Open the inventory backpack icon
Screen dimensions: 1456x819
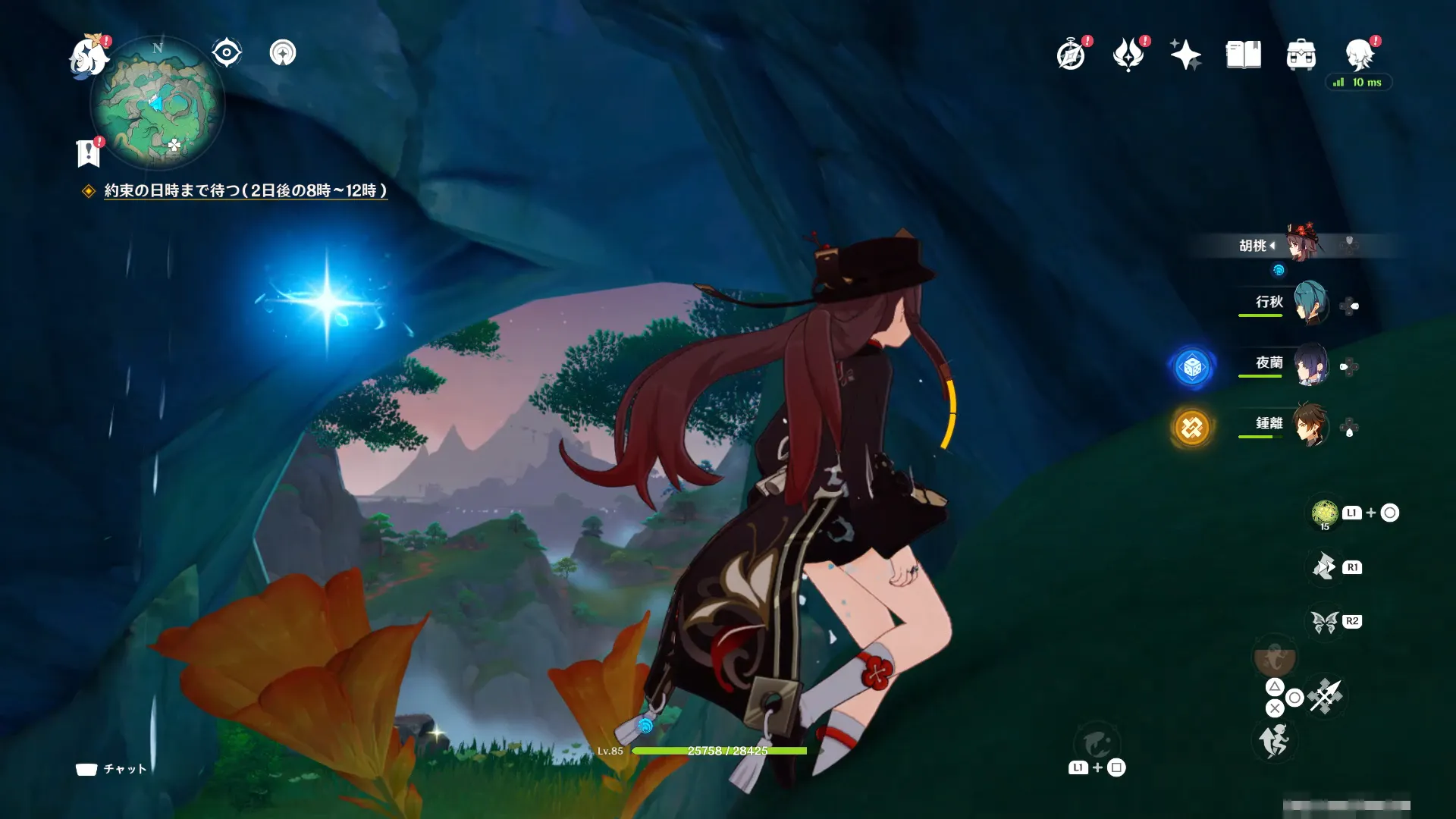(x=1301, y=55)
